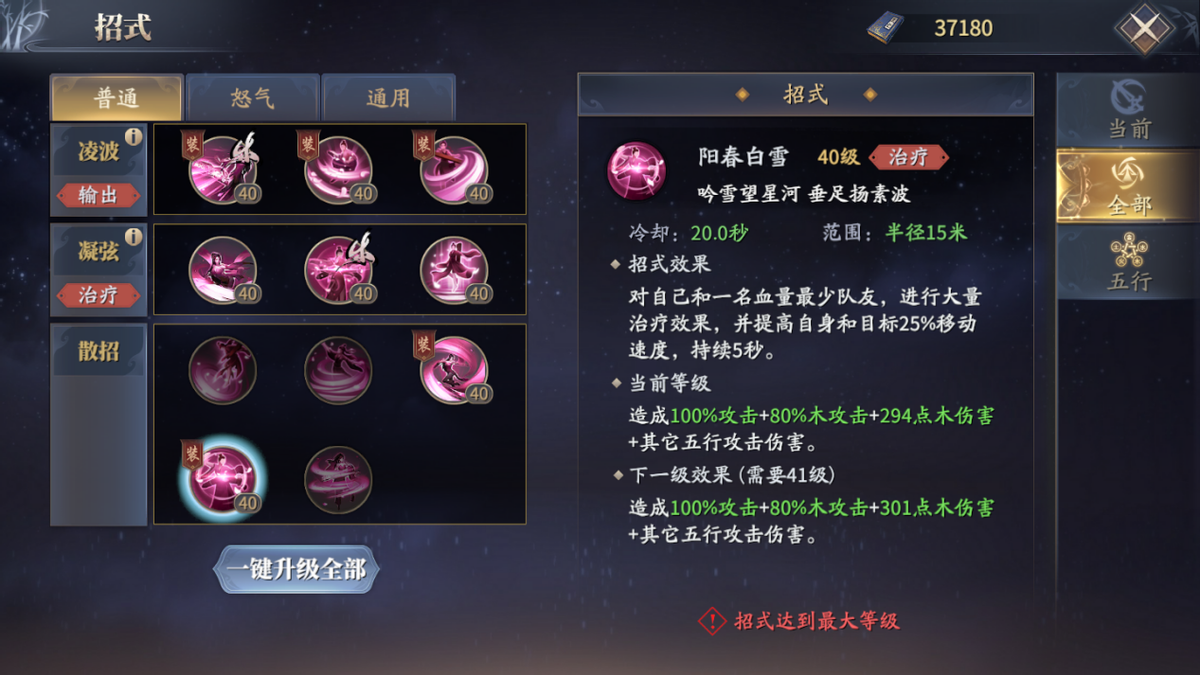Click the info icon on 凝弦
The image size is (1200, 675).
[x=133, y=237]
